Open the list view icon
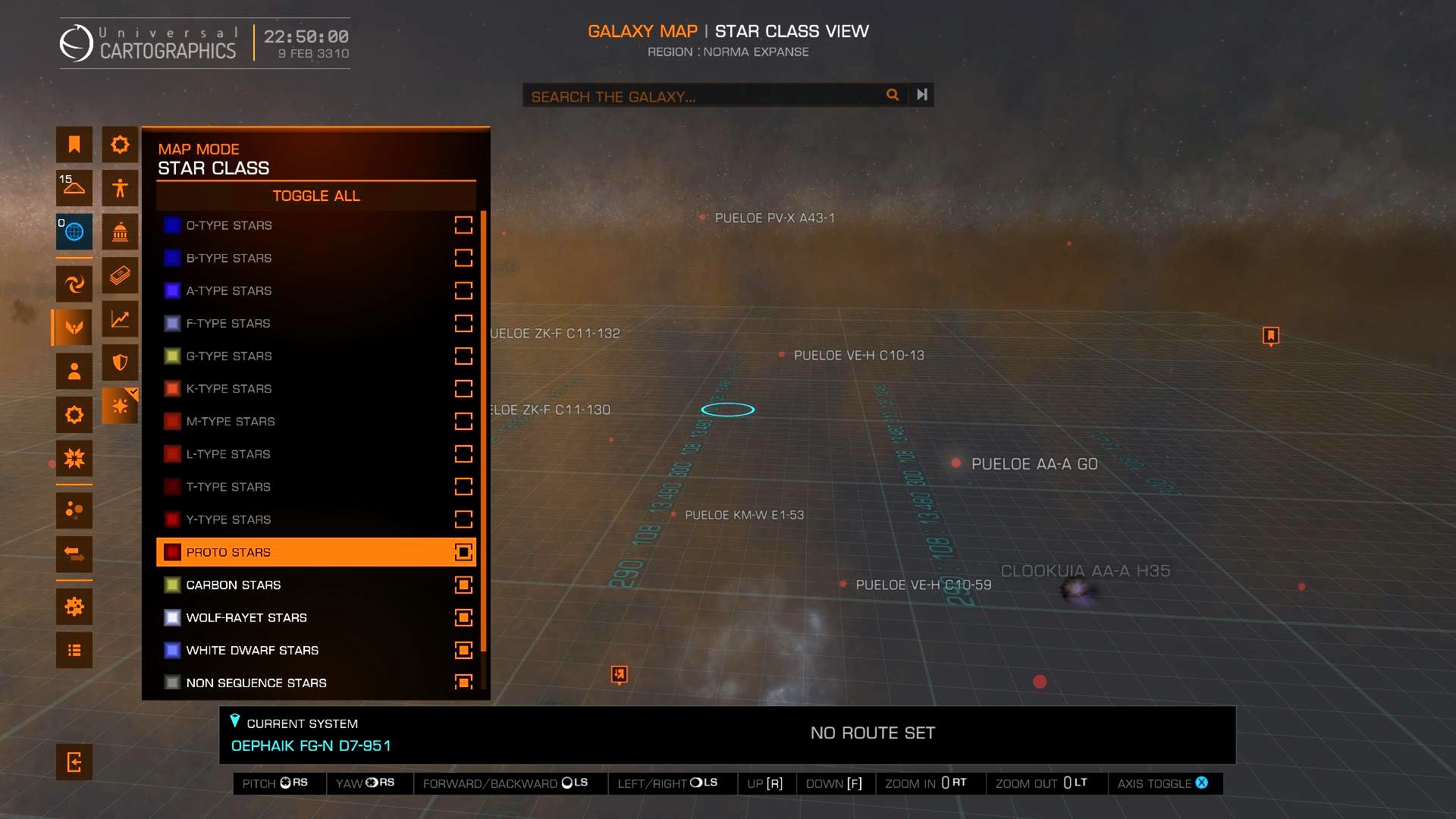1456x819 pixels. (74, 650)
